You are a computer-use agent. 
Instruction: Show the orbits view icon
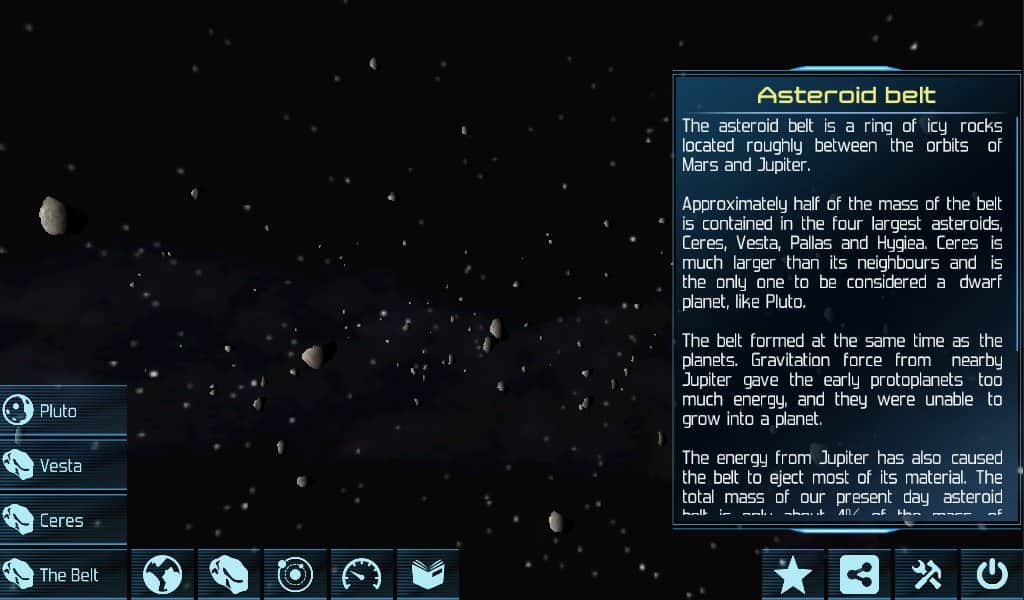[295, 575]
